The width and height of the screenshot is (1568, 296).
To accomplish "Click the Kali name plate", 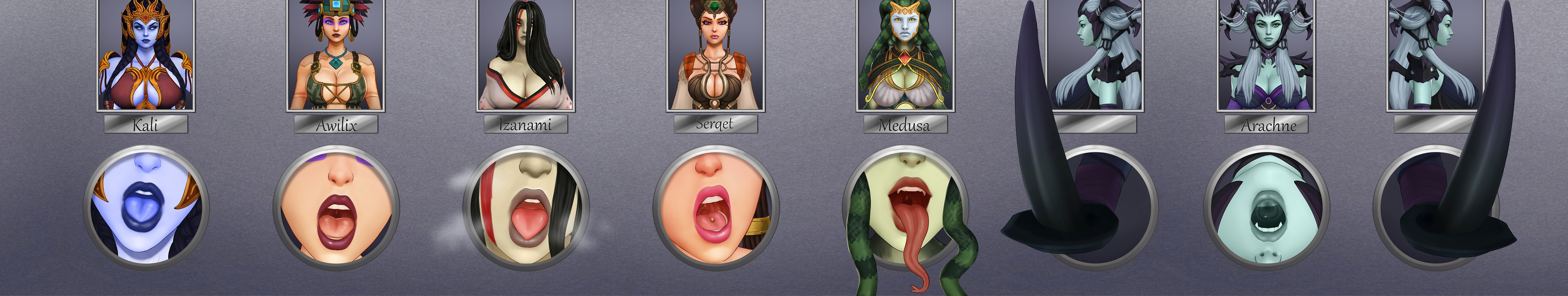I will [x=146, y=125].
